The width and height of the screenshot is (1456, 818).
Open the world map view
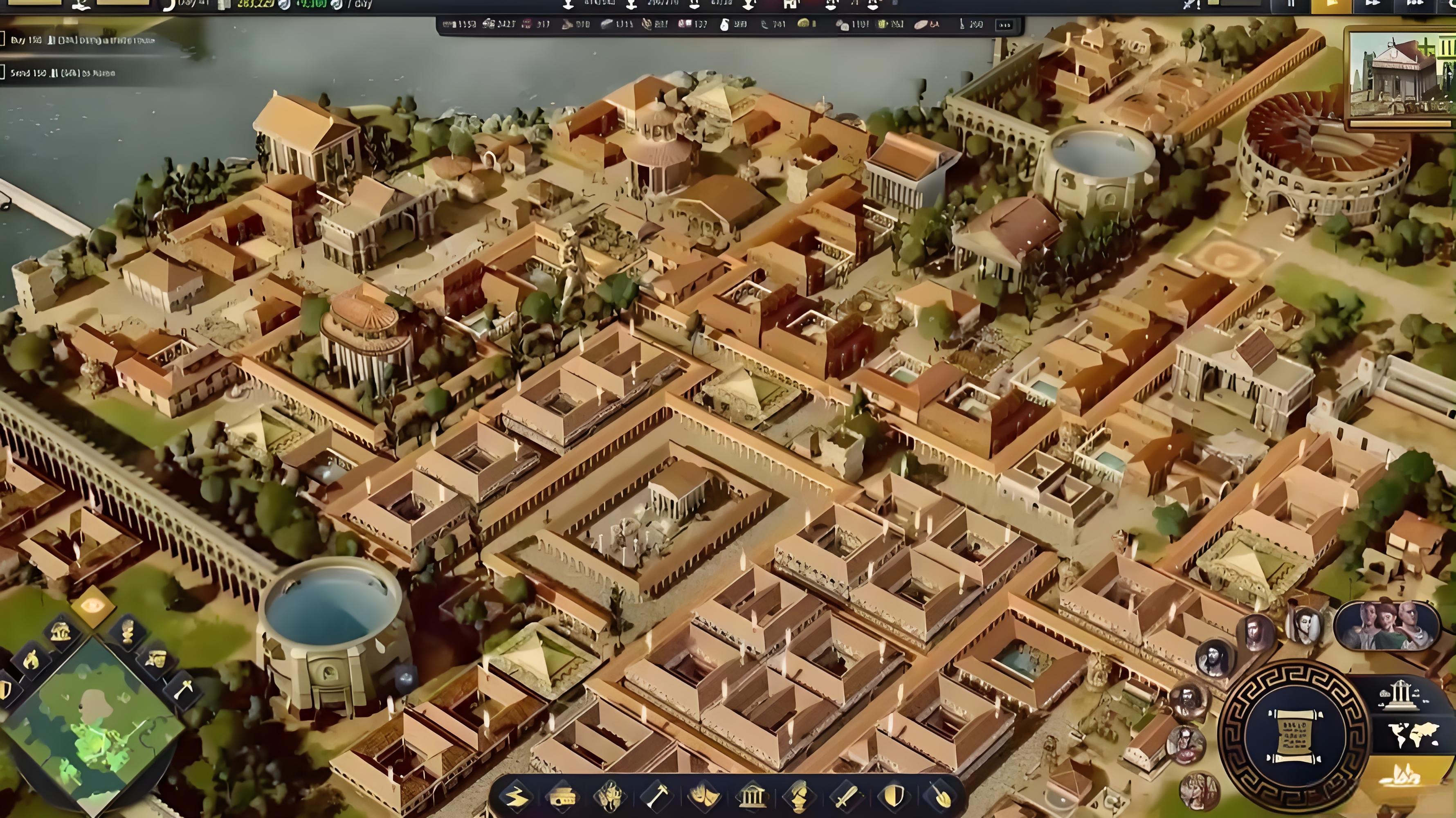[x=1413, y=733]
